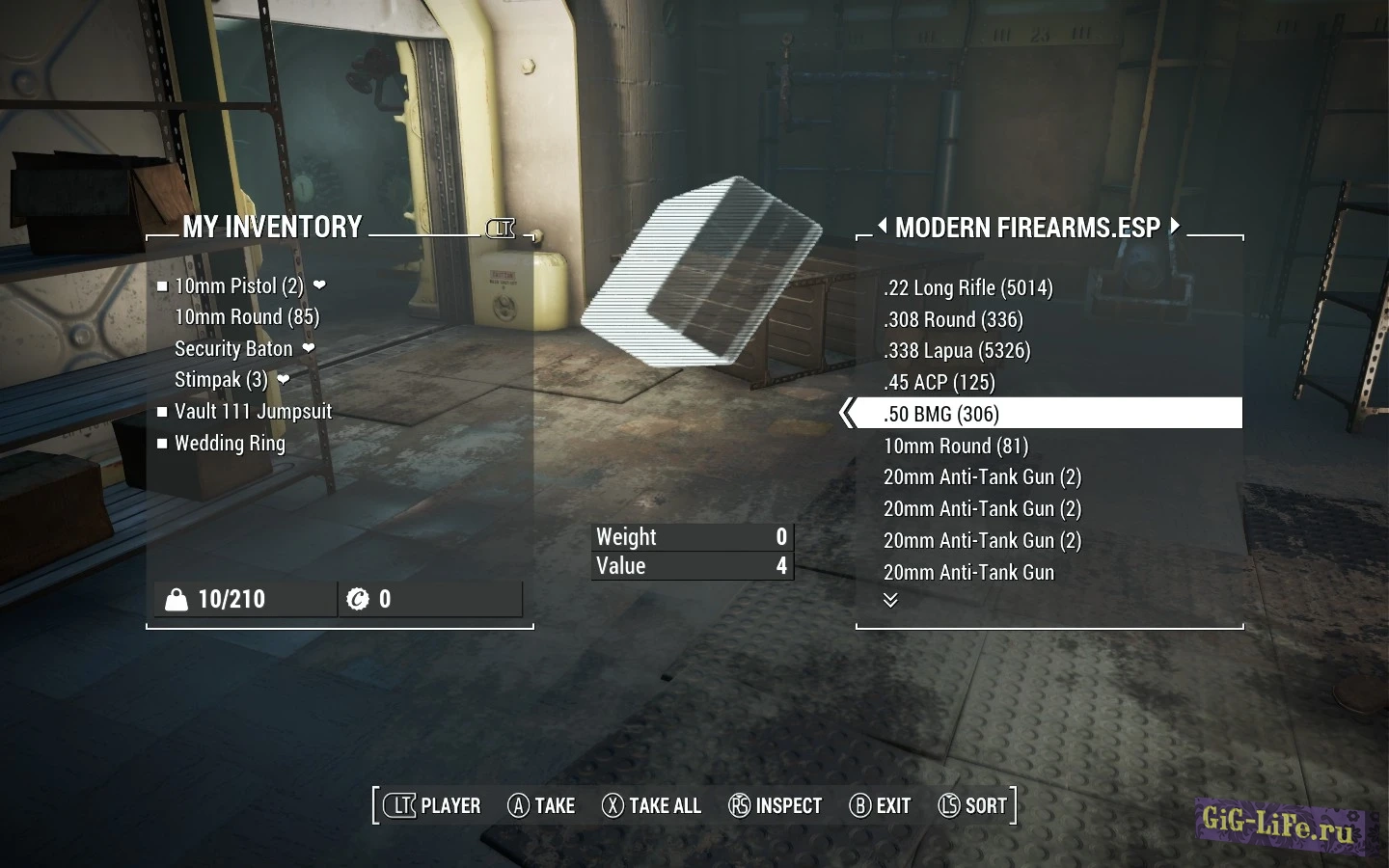The image size is (1389, 868).
Task: Click the double-chevron to reveal more items
Action: (x=890, y=600)
